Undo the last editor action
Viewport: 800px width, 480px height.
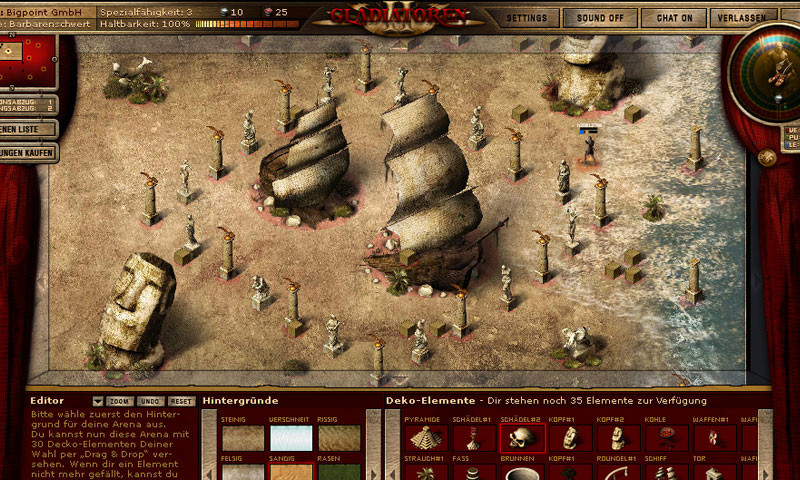150,401
